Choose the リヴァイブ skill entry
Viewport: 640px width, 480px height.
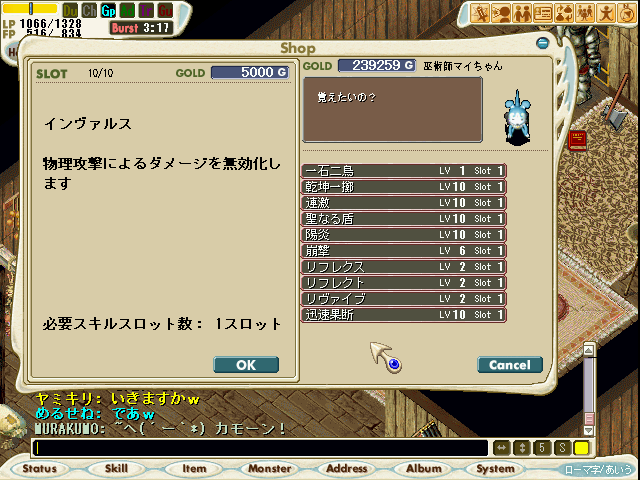[x=403, y=299]
